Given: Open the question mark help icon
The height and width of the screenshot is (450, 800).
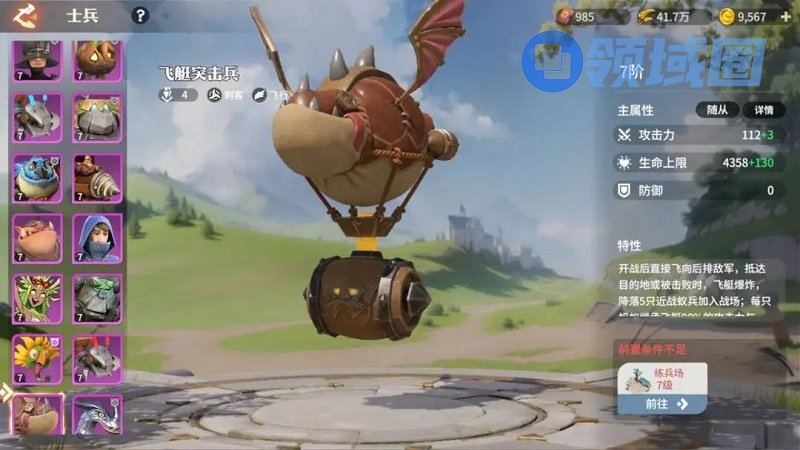Looking at the screenshot, I should click(x=141, y=15).
